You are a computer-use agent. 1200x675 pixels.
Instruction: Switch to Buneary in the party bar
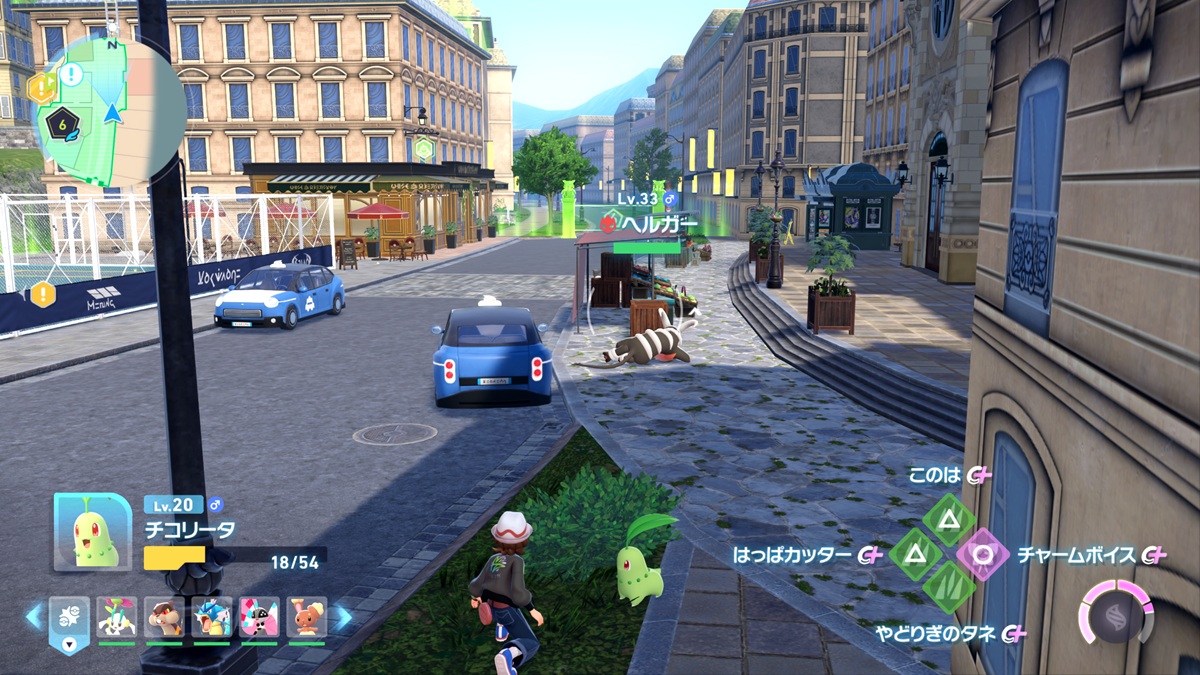[307, 618]
